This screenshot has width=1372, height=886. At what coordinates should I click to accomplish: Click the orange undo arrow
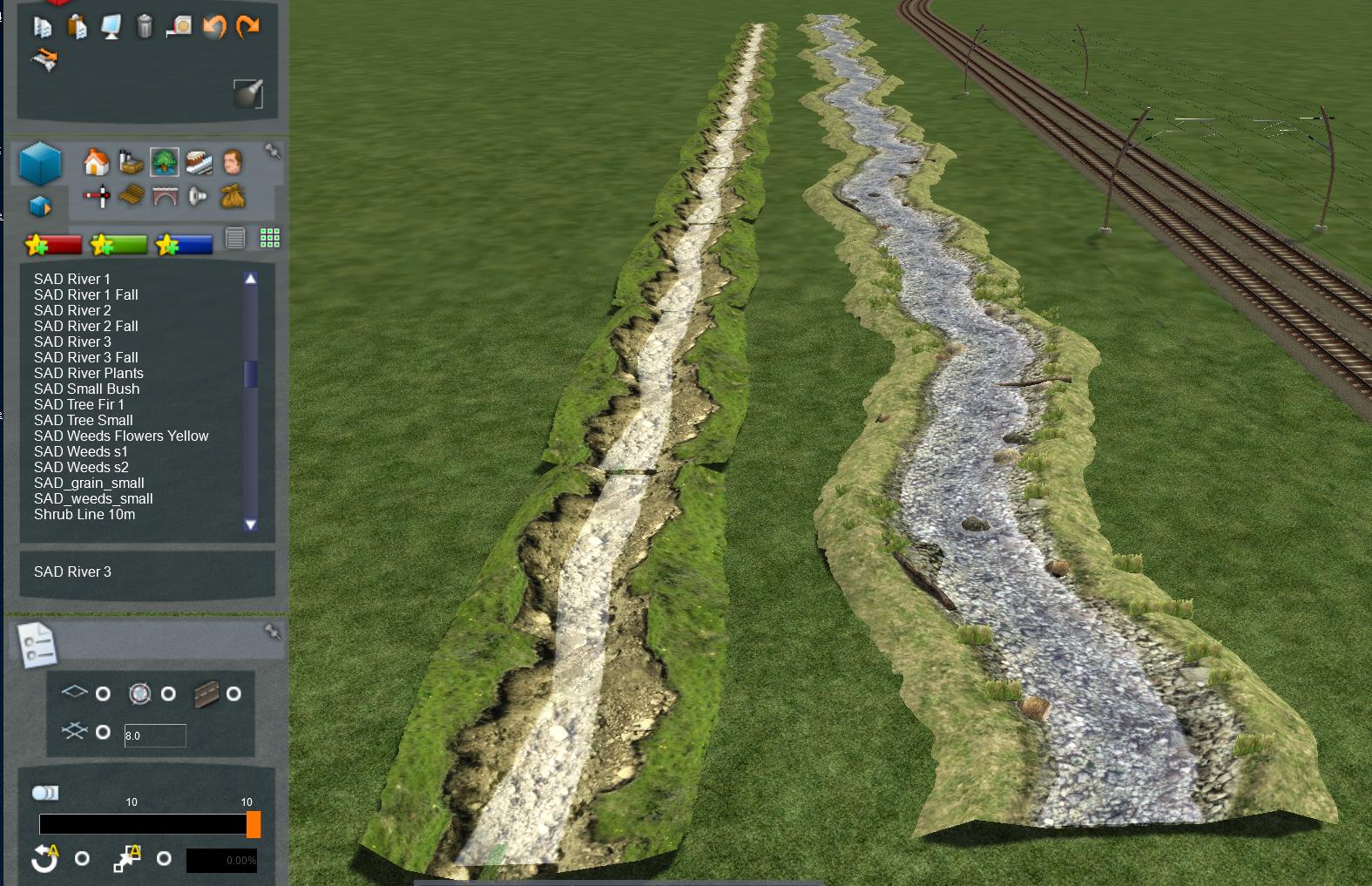pyautogui.click(x=214, y=27)
